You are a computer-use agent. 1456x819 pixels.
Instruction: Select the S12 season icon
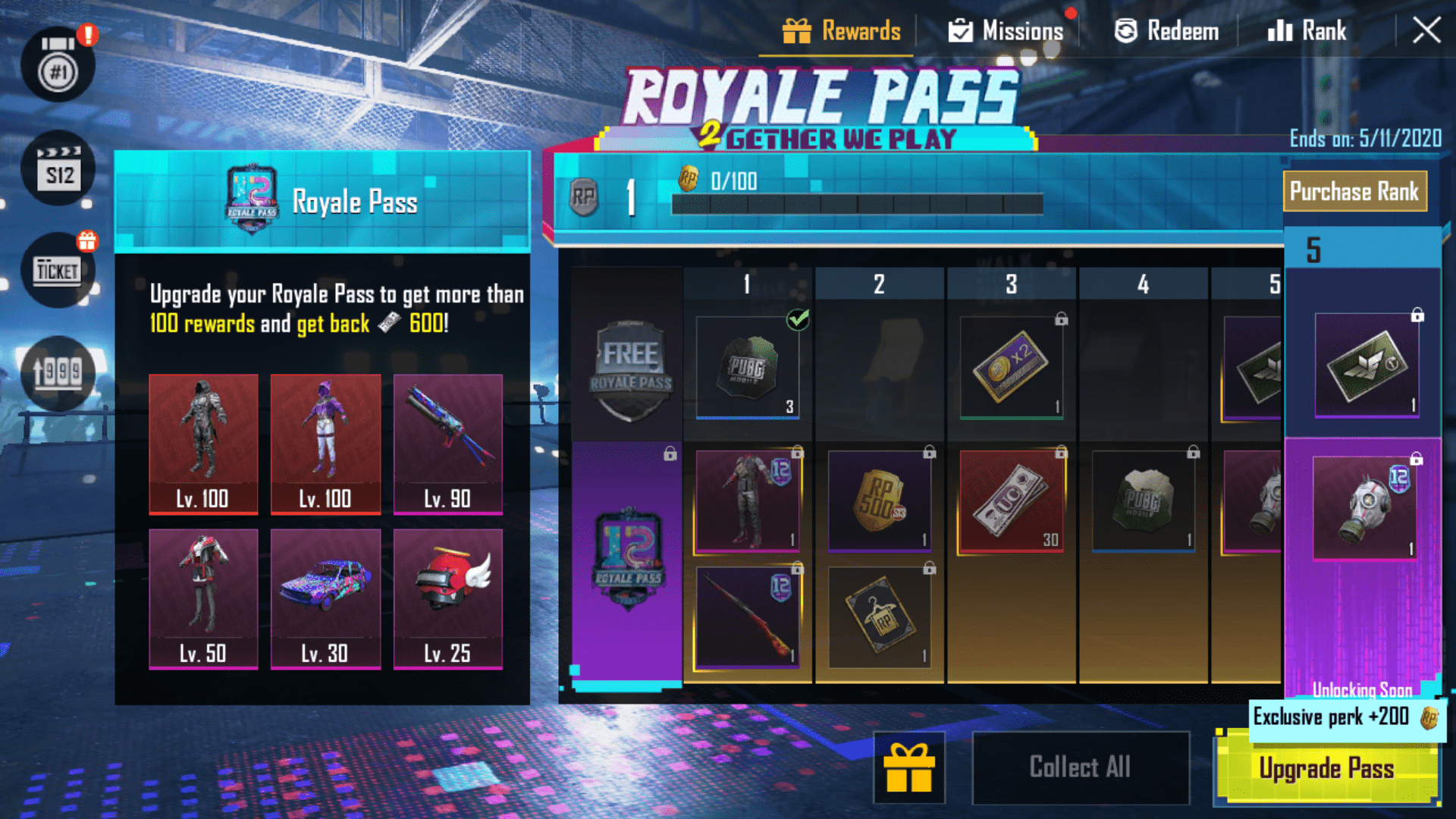pyautogui.click(x=59, y=168)
